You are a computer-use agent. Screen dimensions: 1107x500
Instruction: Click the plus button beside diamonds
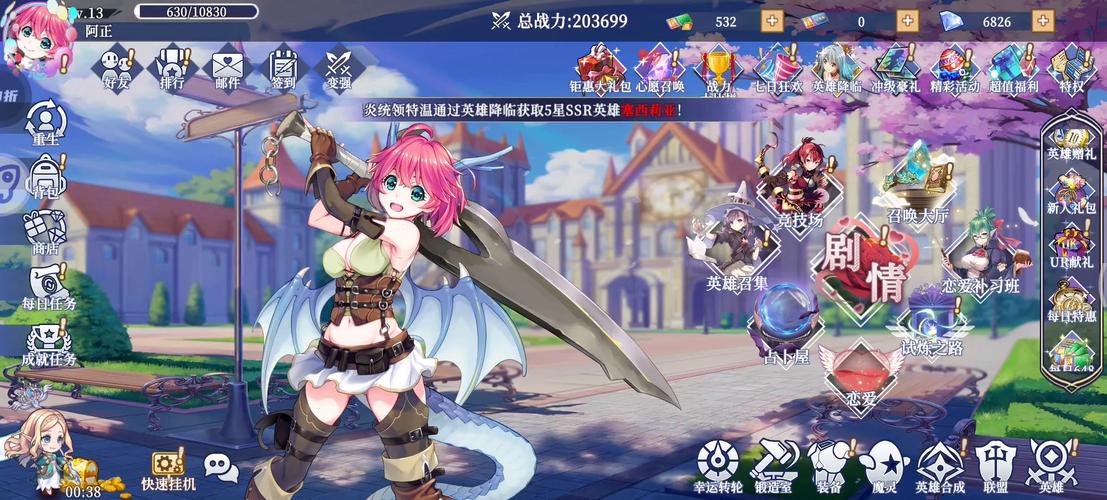[x=1042, y=21]
